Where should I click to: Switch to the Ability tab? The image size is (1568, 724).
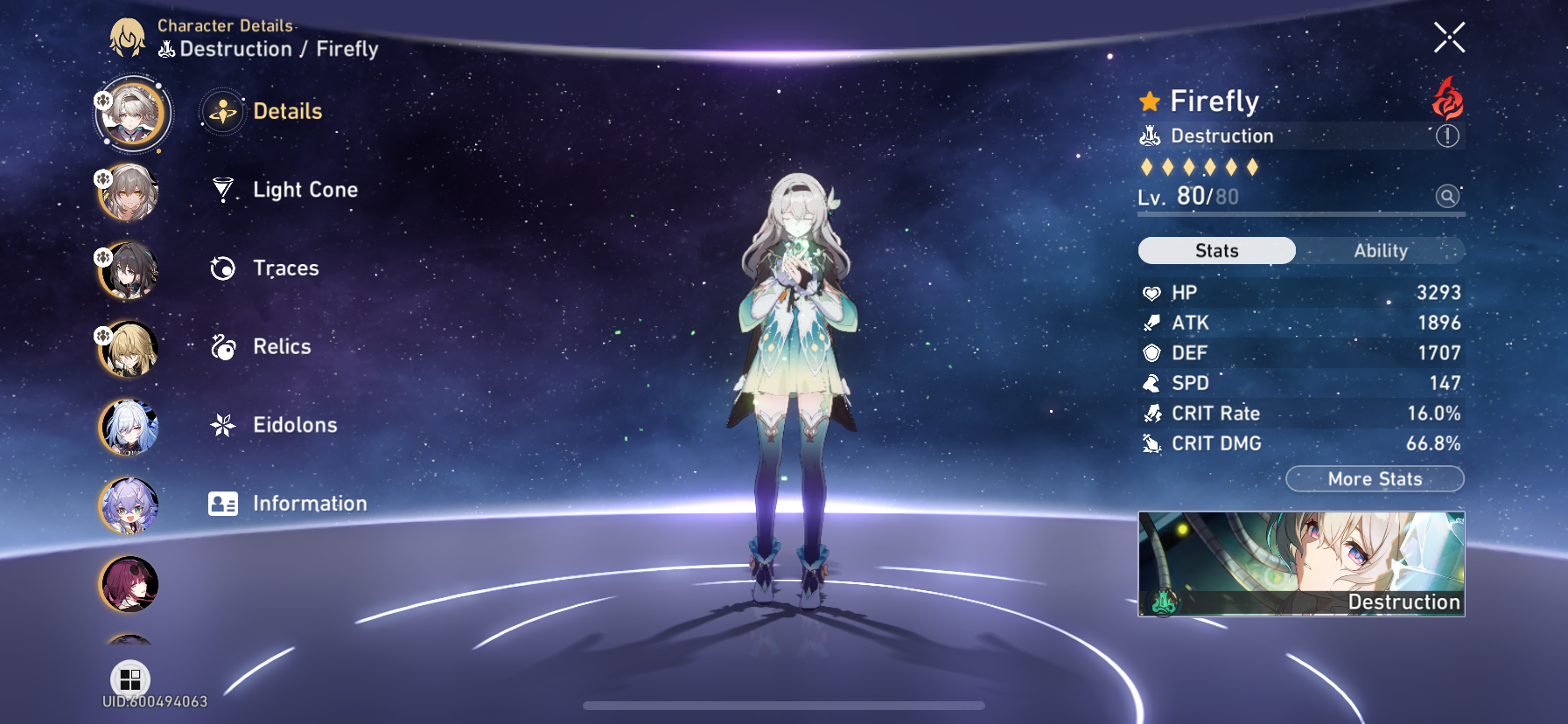(1381, 251)
